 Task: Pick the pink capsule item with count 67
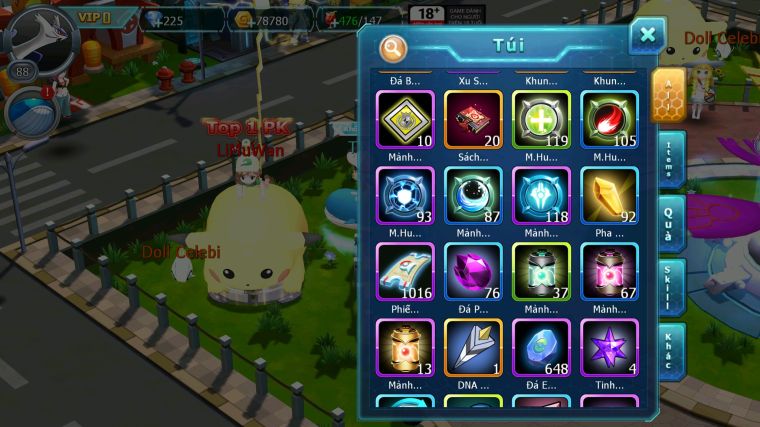pos(609,271)
